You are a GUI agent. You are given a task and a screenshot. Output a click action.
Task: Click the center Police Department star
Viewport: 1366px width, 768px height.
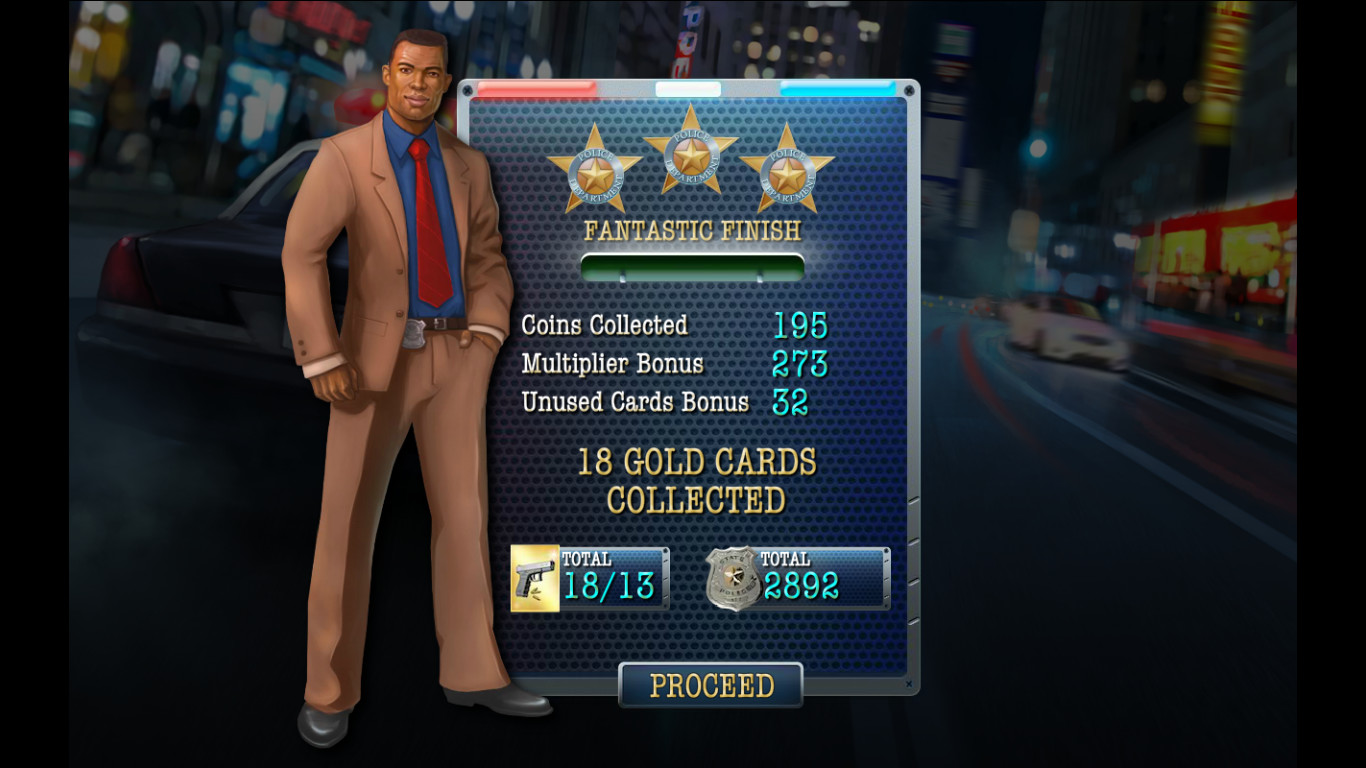click(690, 155)
